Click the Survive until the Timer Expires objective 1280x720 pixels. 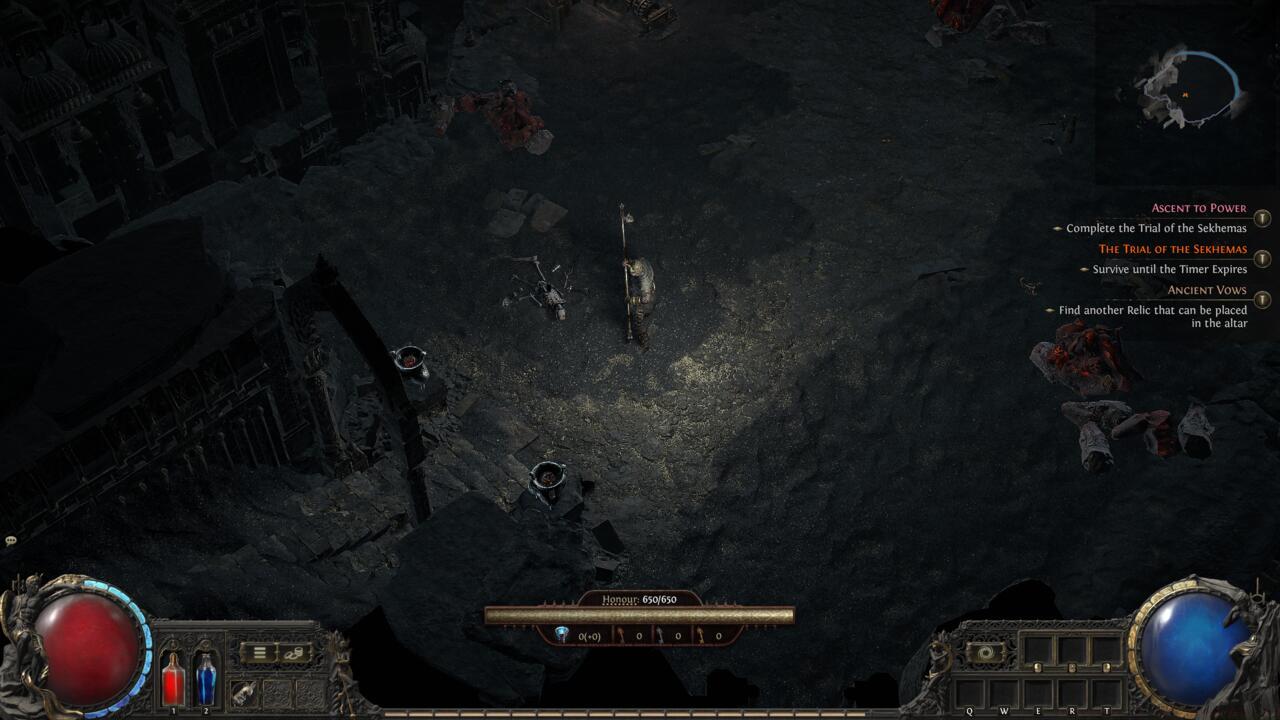point(1165,269)
